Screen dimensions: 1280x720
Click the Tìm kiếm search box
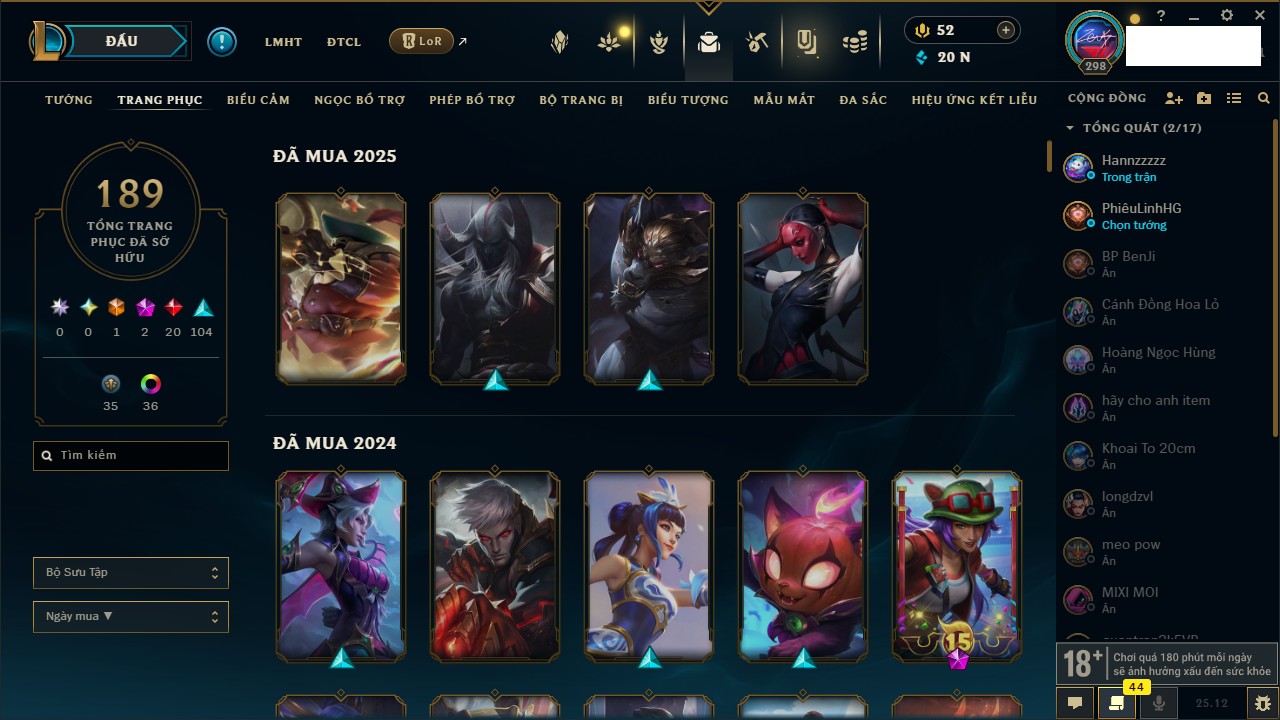point(131,456)
